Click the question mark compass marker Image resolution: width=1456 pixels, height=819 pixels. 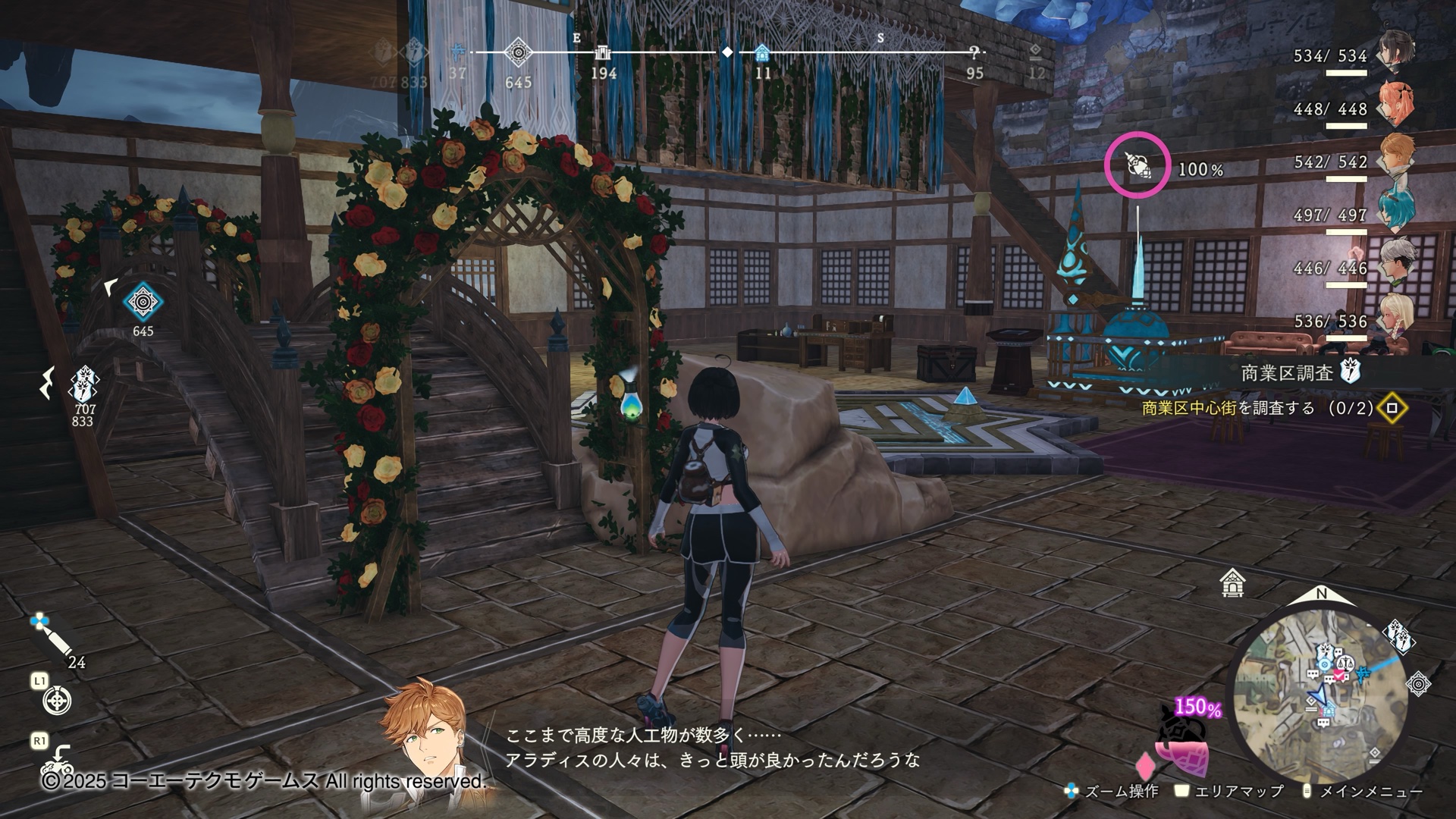974,52
